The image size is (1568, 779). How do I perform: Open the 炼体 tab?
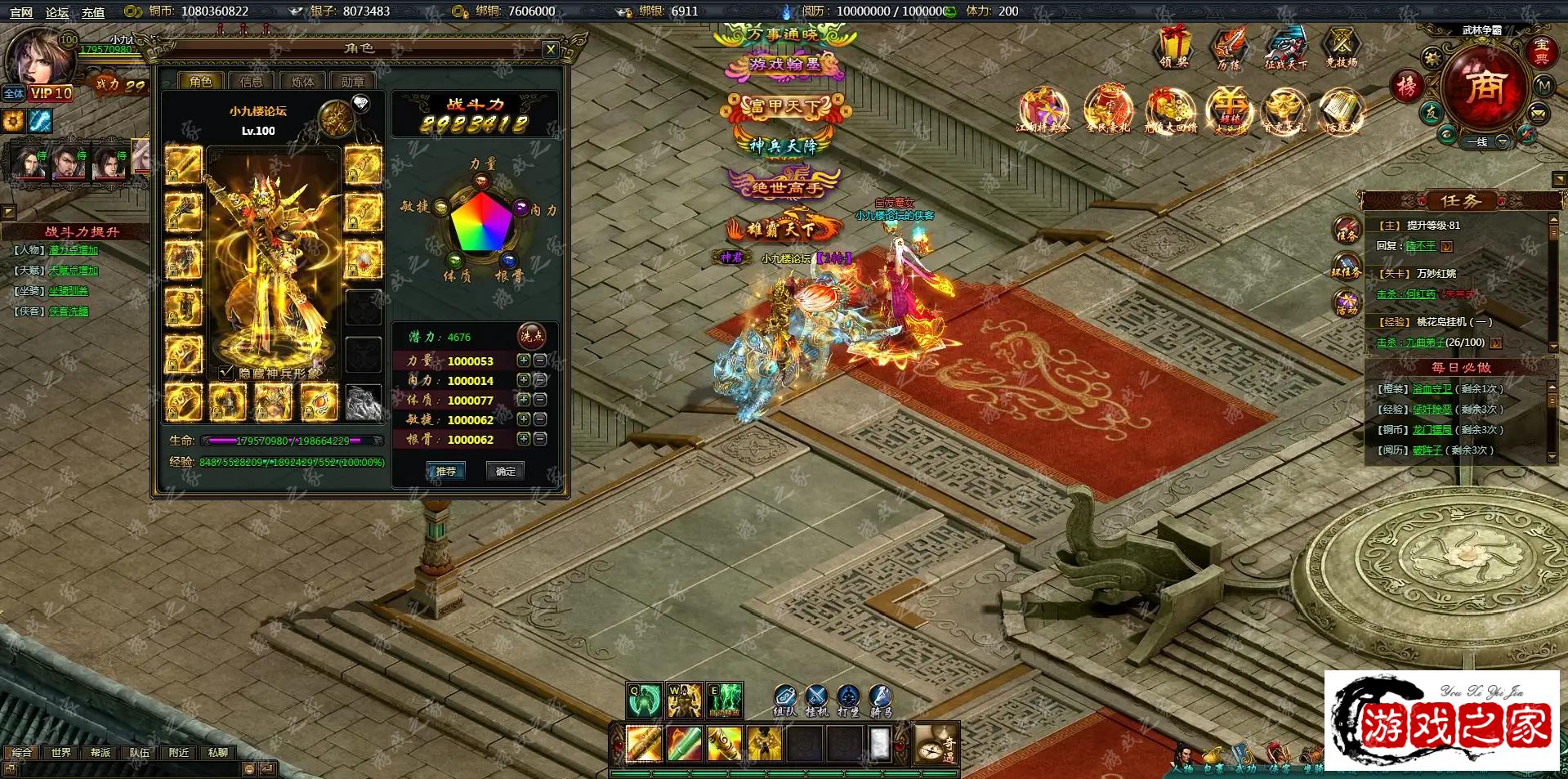click(x=302, y=82)
